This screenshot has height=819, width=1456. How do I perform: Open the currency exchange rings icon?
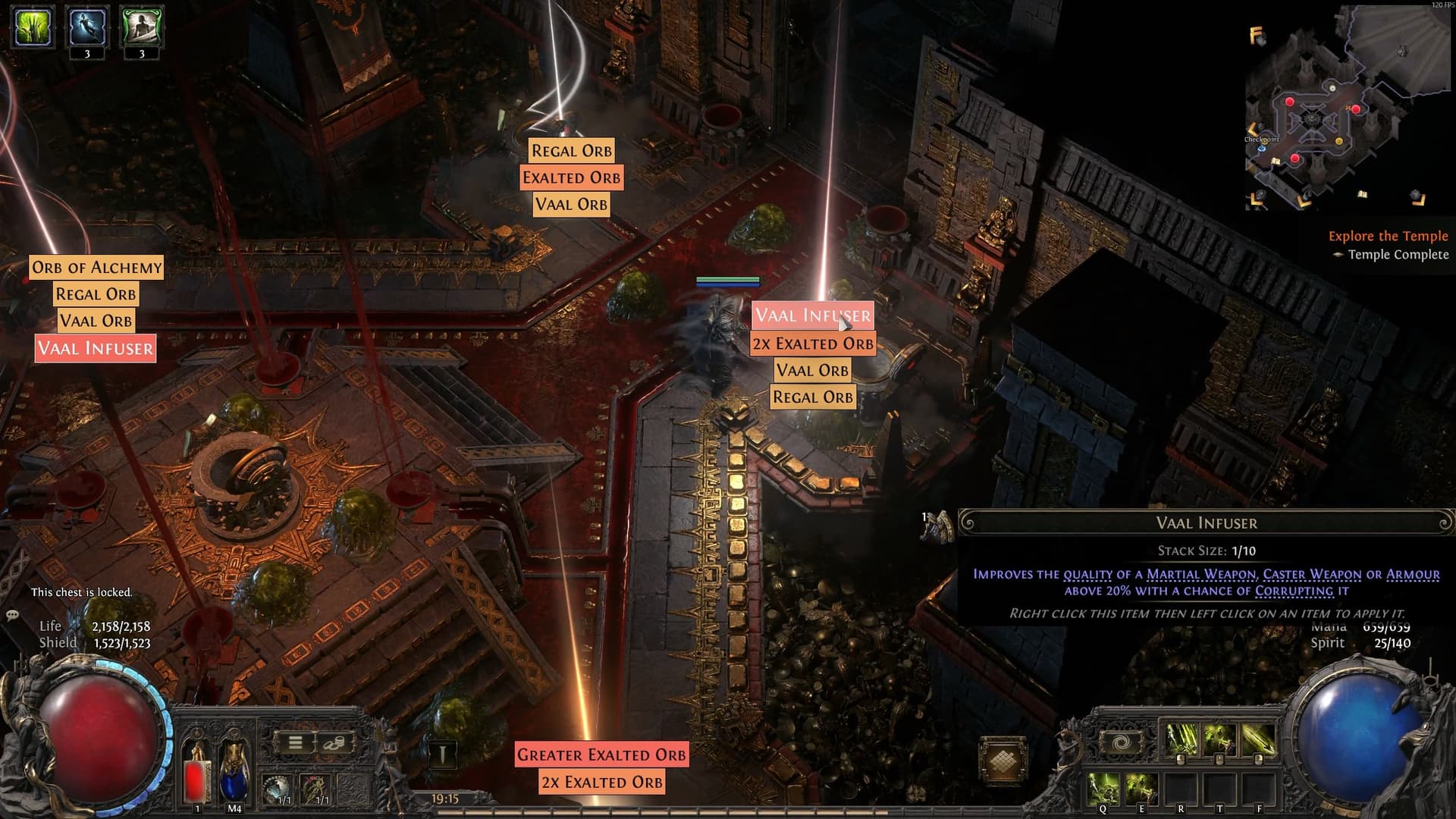click(x=334, y=744)
